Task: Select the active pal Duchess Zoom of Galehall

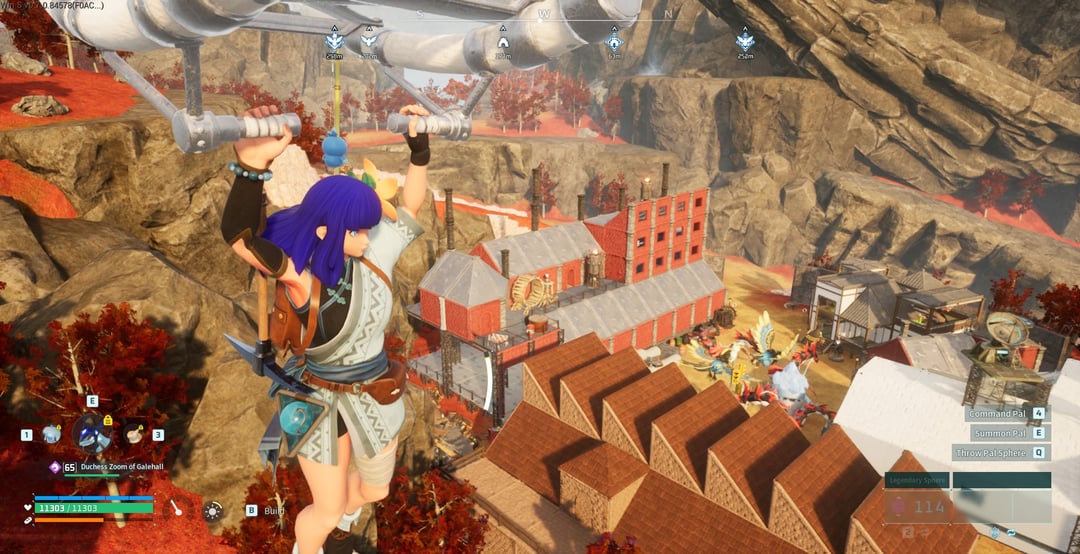Action: 91,434
